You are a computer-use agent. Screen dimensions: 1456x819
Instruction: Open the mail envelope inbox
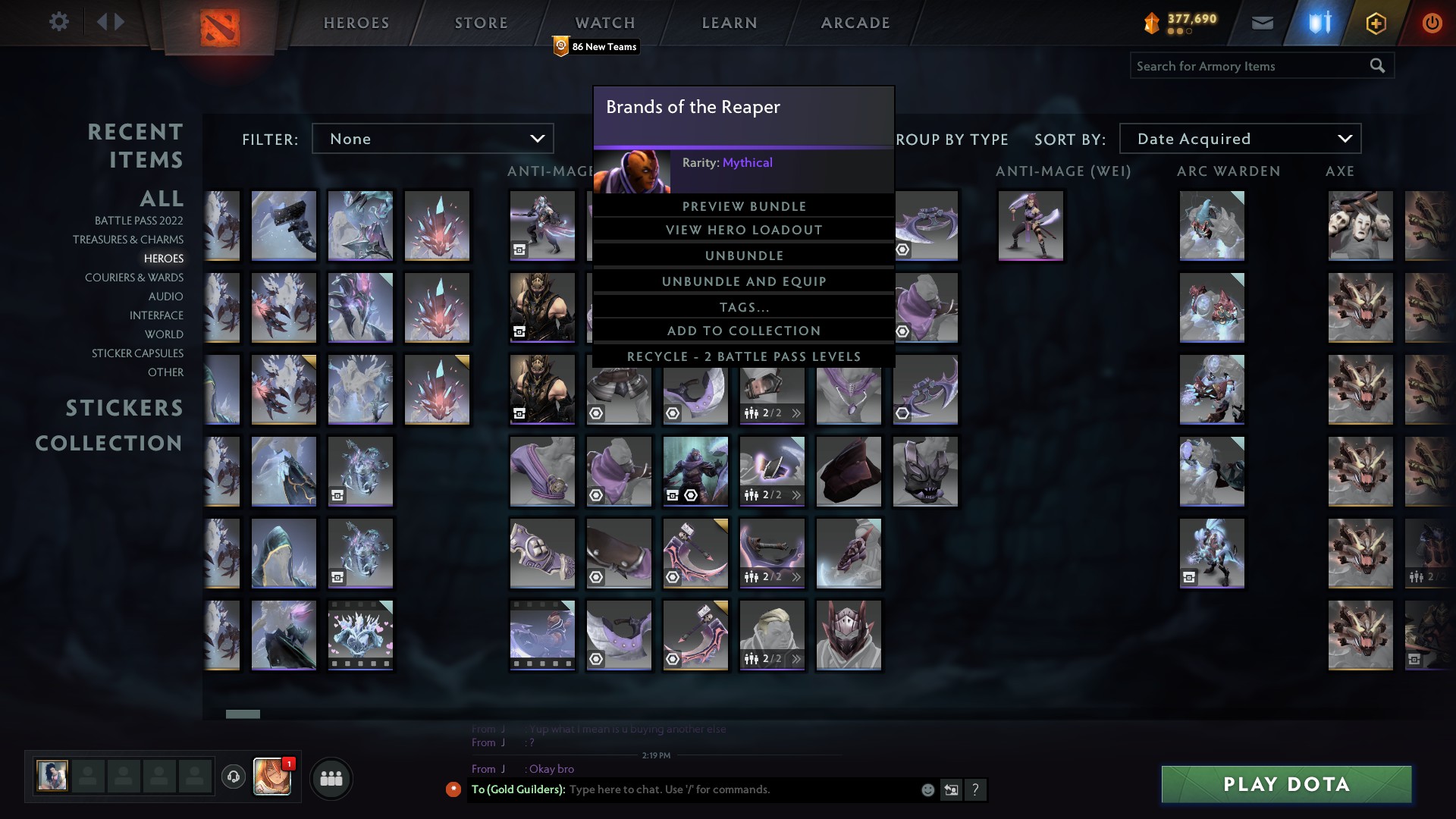coord(1262,23)
